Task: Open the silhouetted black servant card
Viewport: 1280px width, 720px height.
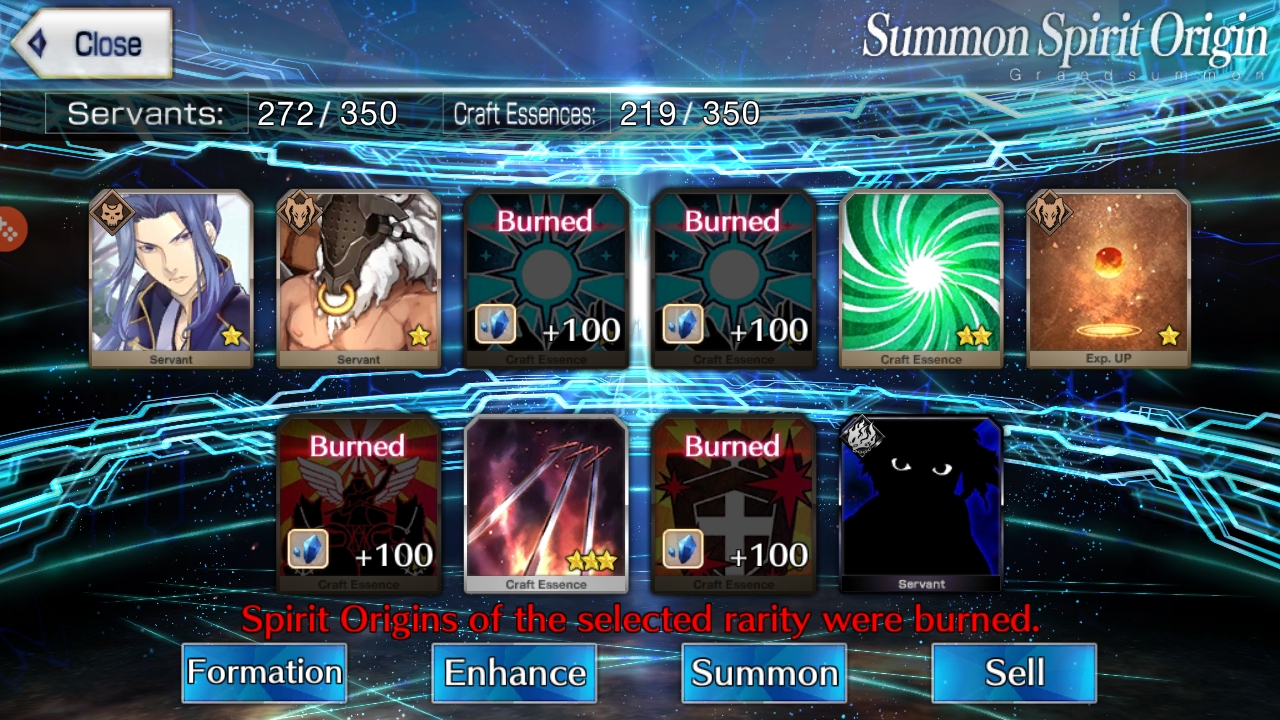Action: (x=920, y=500)
